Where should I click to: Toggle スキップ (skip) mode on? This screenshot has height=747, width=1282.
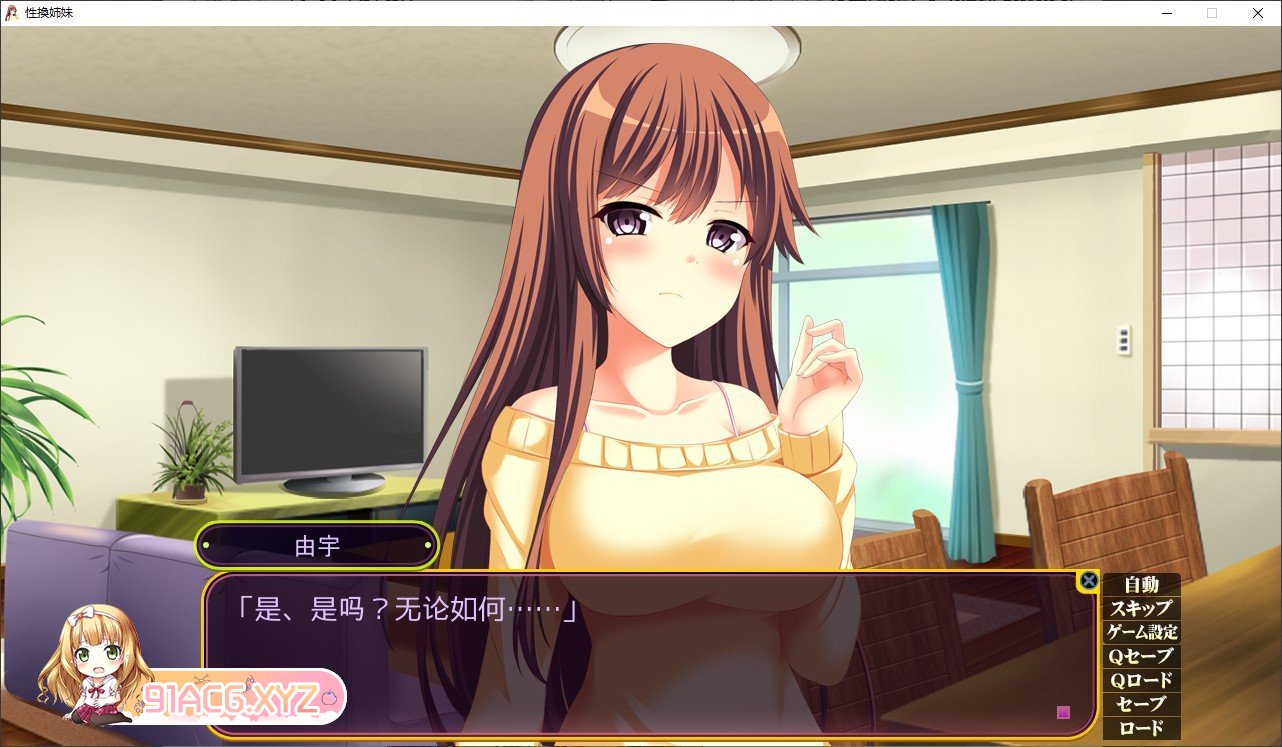point(1141,607)
